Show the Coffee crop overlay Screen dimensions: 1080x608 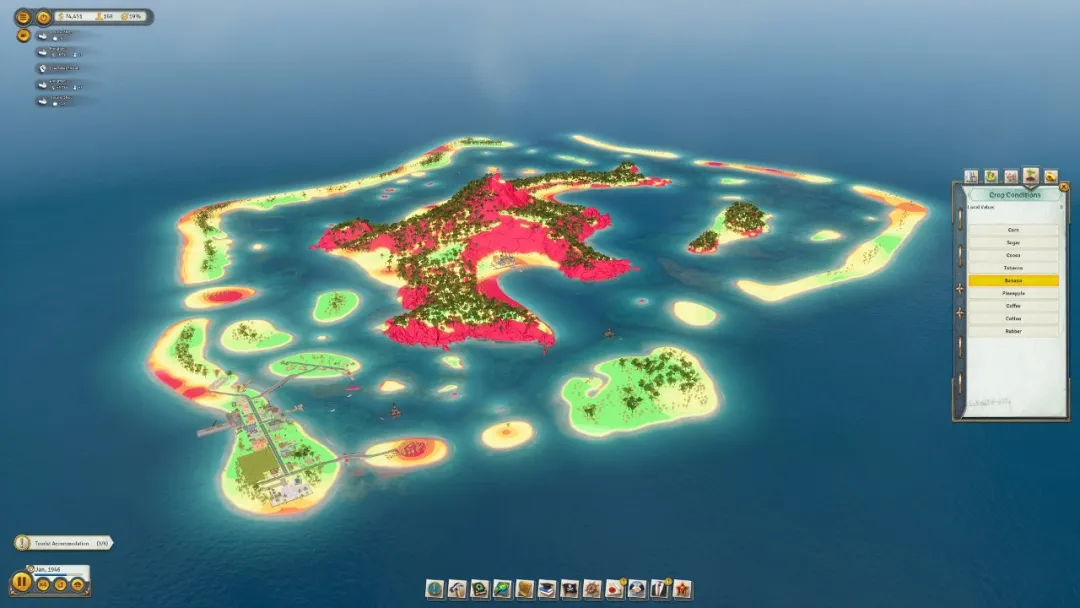(1013, 306)
